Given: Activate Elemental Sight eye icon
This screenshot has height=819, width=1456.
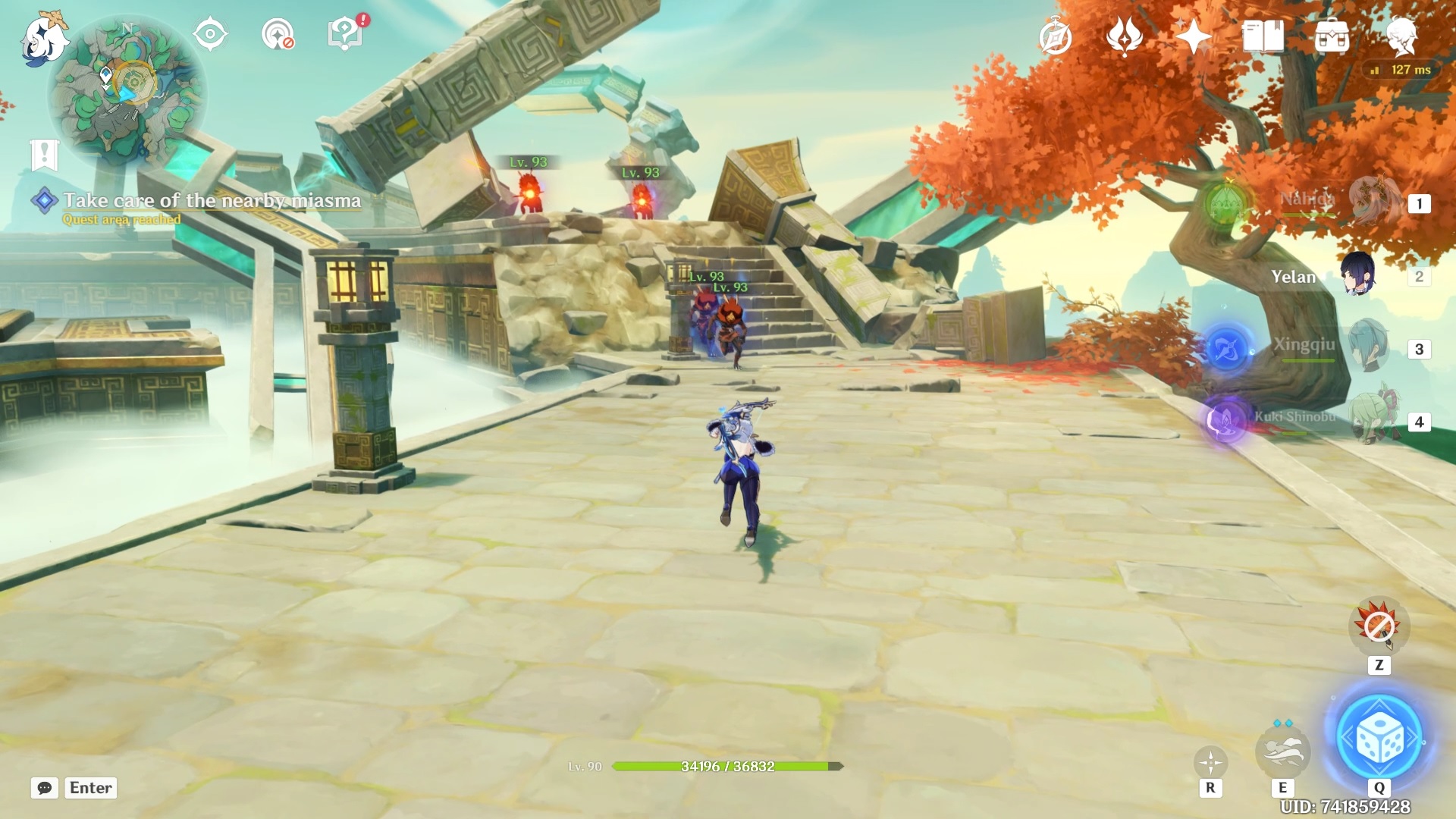Looking at the screenshot, I should click(210, 33).
